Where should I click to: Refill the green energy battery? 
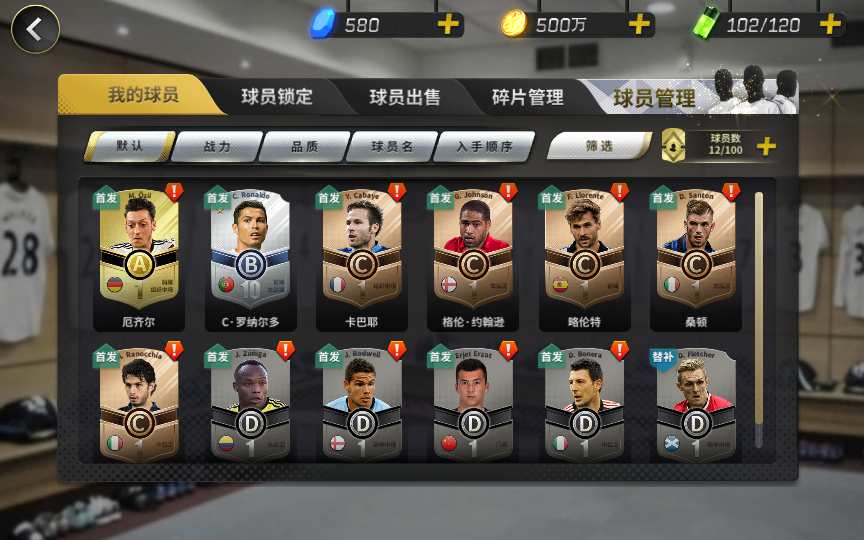pyautogui.click(x=831, y=25)
